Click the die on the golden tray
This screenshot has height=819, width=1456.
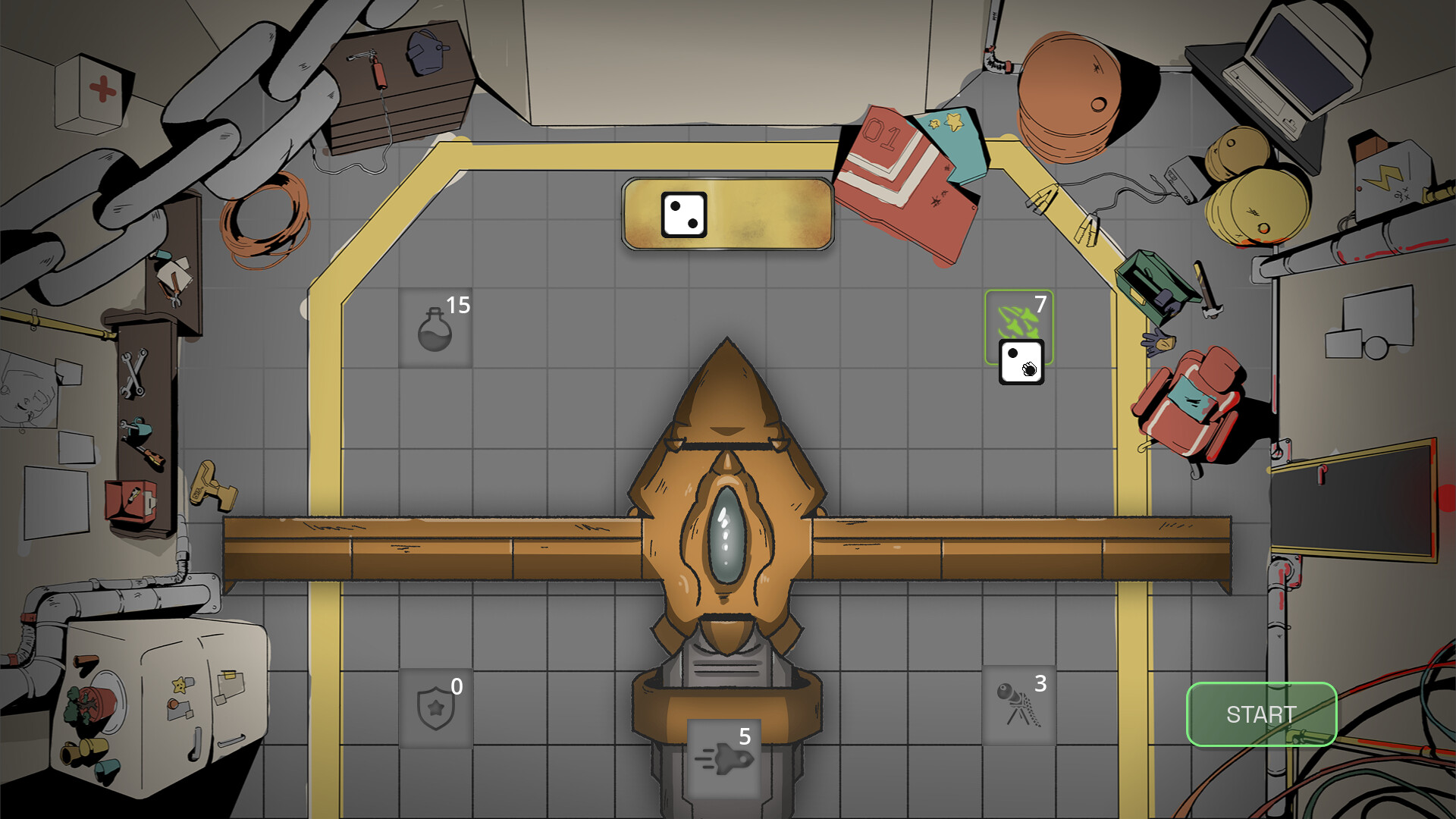pyautogui.click(x=685, y=215)
